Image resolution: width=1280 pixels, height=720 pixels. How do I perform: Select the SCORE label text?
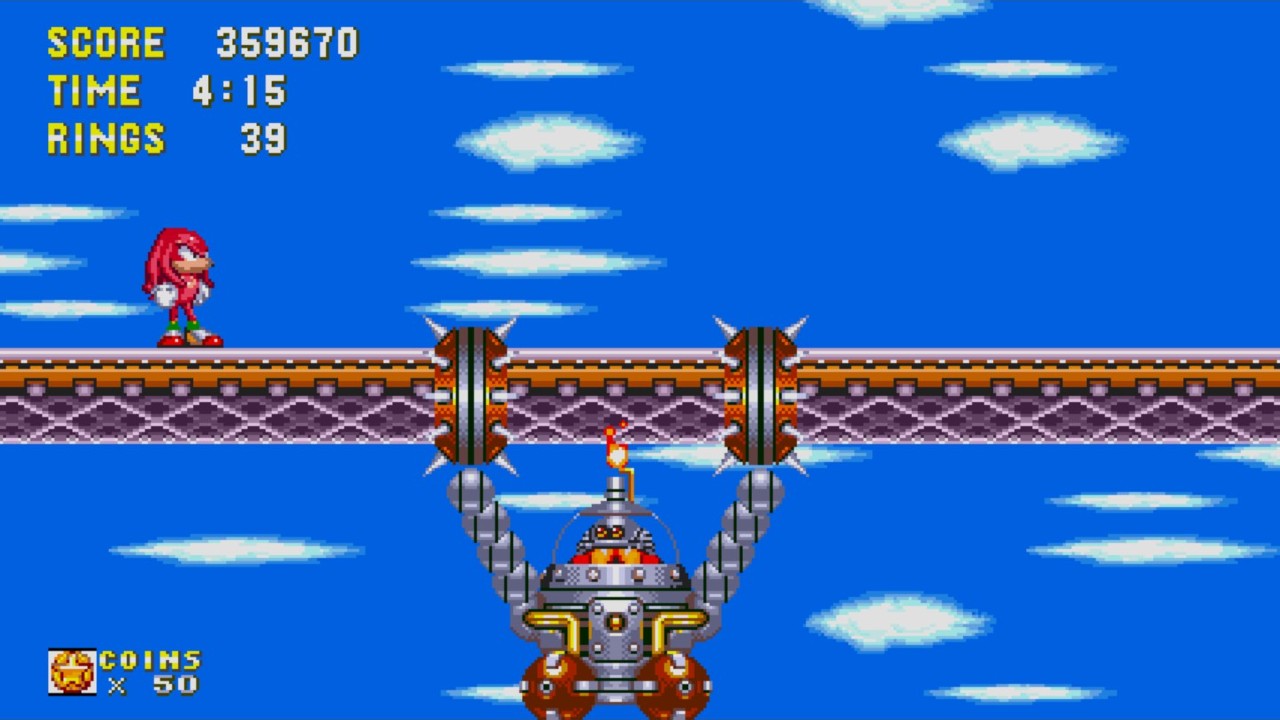[x=105, y=42]
